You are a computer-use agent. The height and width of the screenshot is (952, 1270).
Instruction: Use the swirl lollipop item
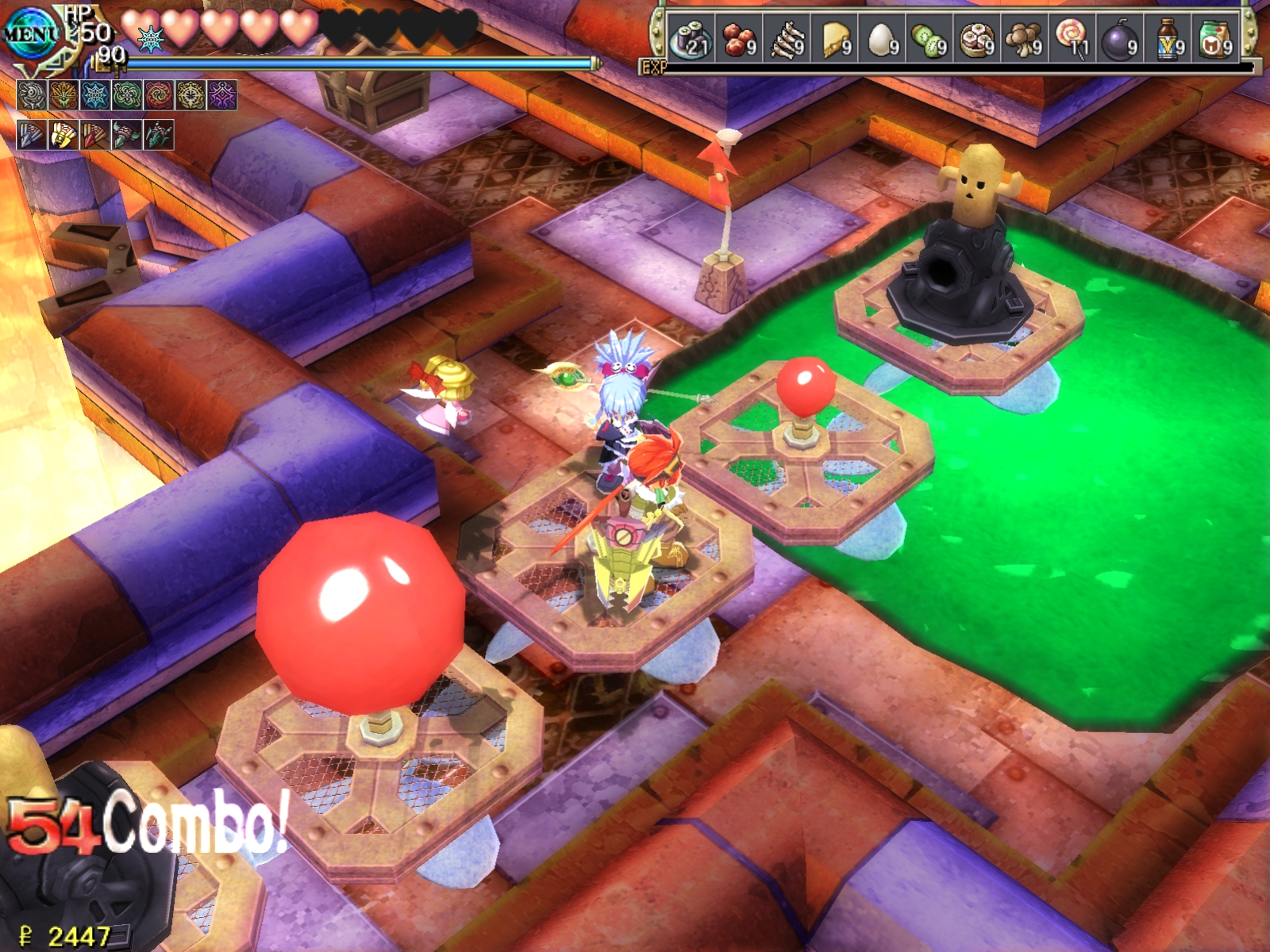point(1072,39)
